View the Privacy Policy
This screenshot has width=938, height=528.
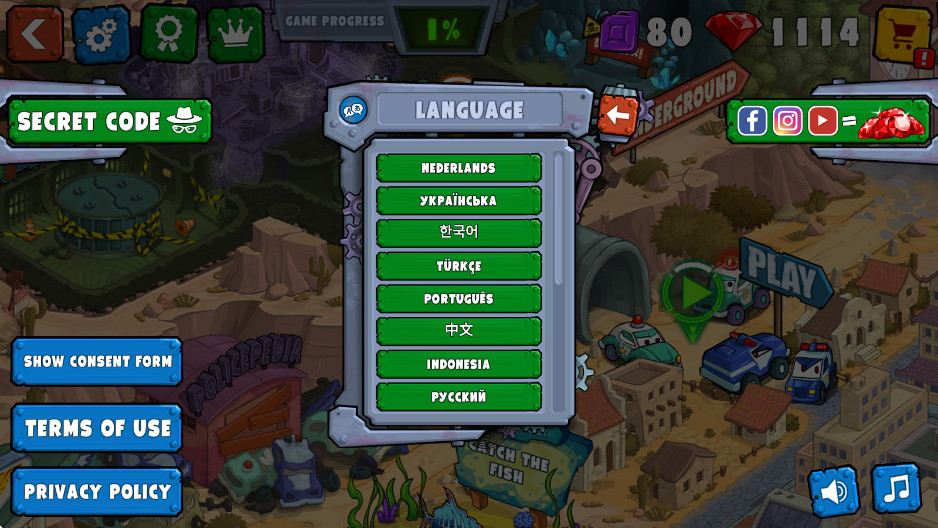[97, 491]
